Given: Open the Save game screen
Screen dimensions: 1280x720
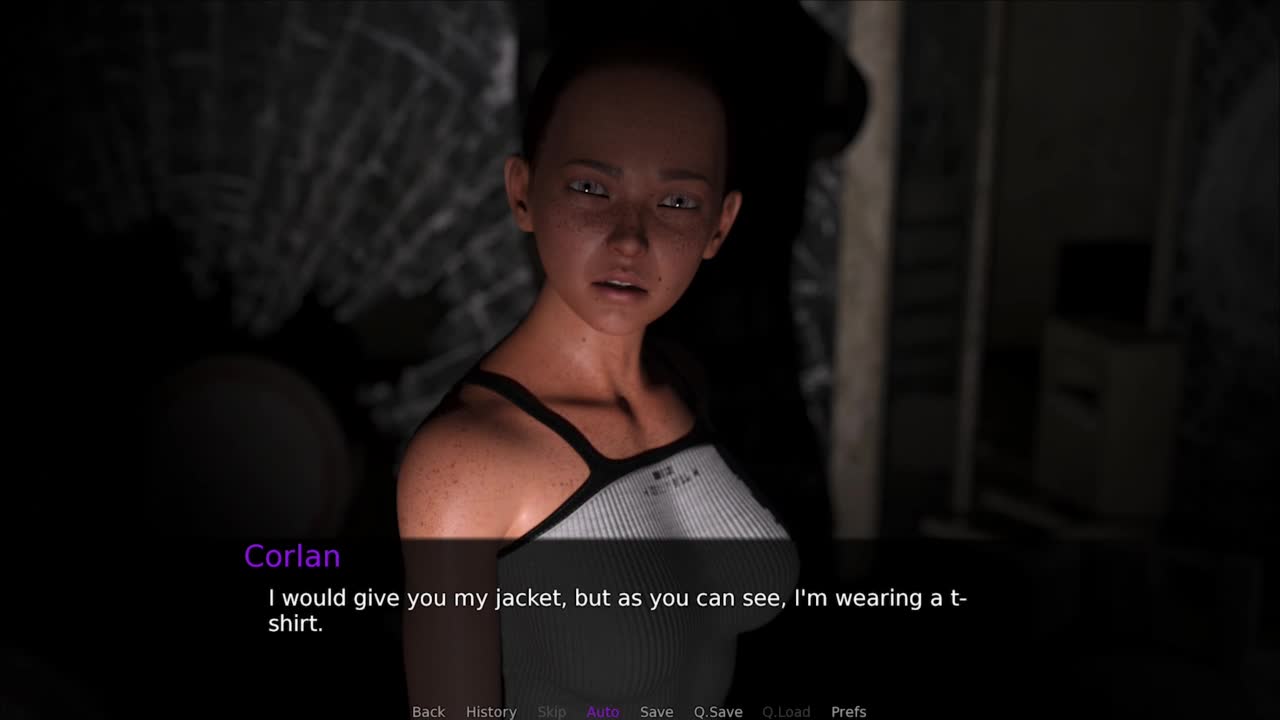Looking at the screenshot, I should (x=656, y=711).
